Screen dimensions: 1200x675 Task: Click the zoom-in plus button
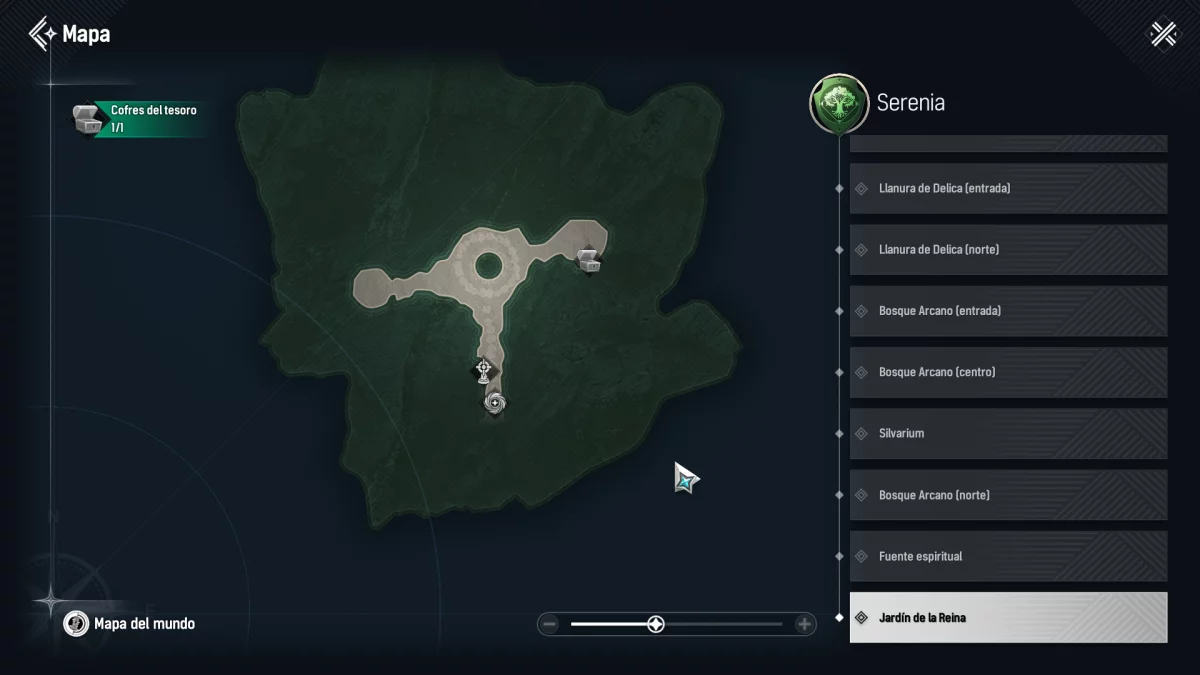[804, 624]
